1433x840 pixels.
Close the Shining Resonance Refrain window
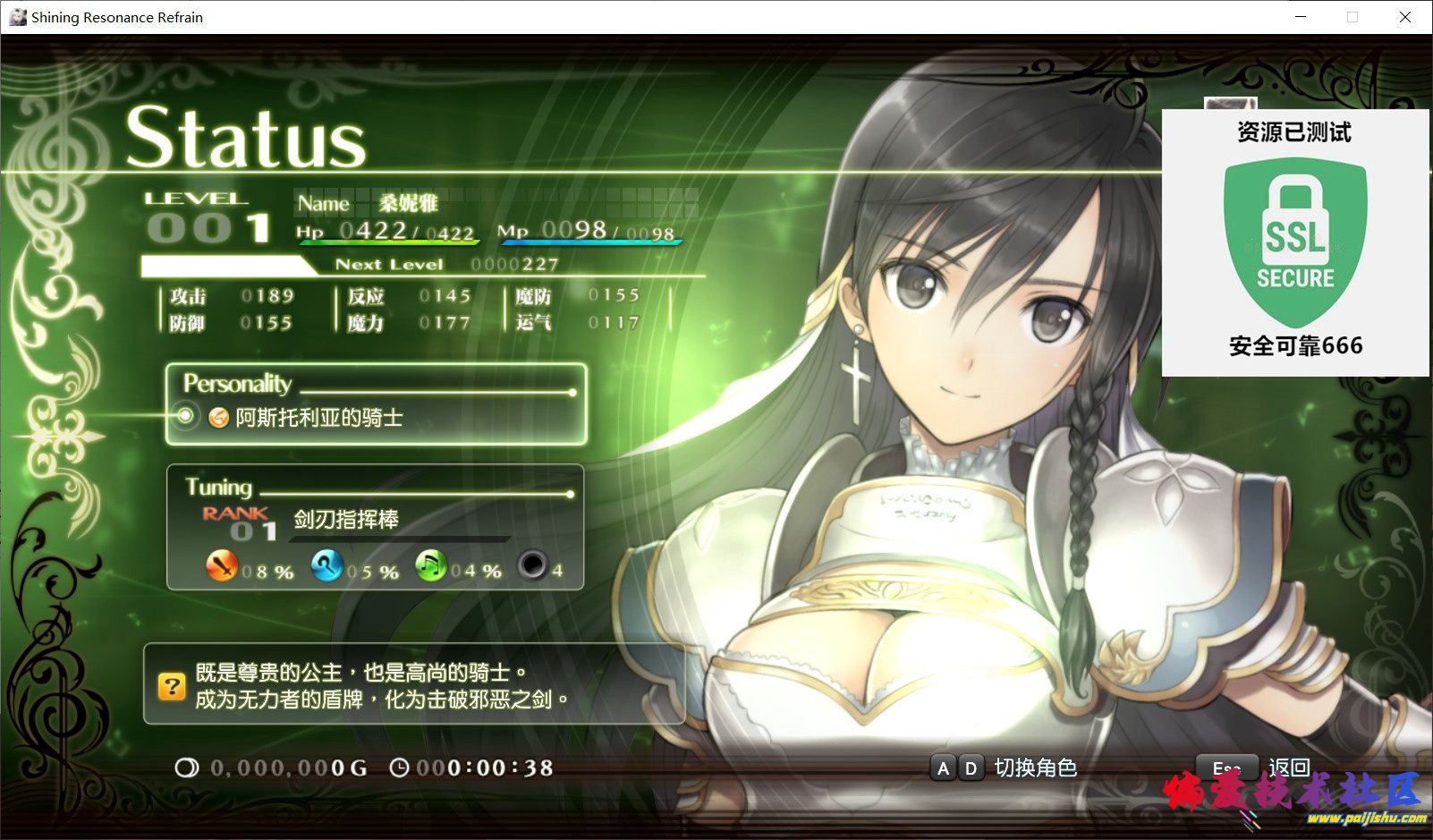(x=1404, y=17)
